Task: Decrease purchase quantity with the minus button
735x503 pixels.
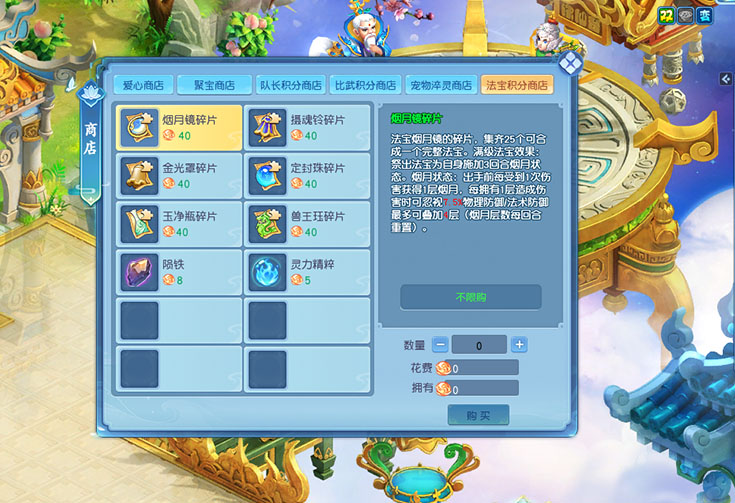Action: pyautogui.click(x=441, y=345)
